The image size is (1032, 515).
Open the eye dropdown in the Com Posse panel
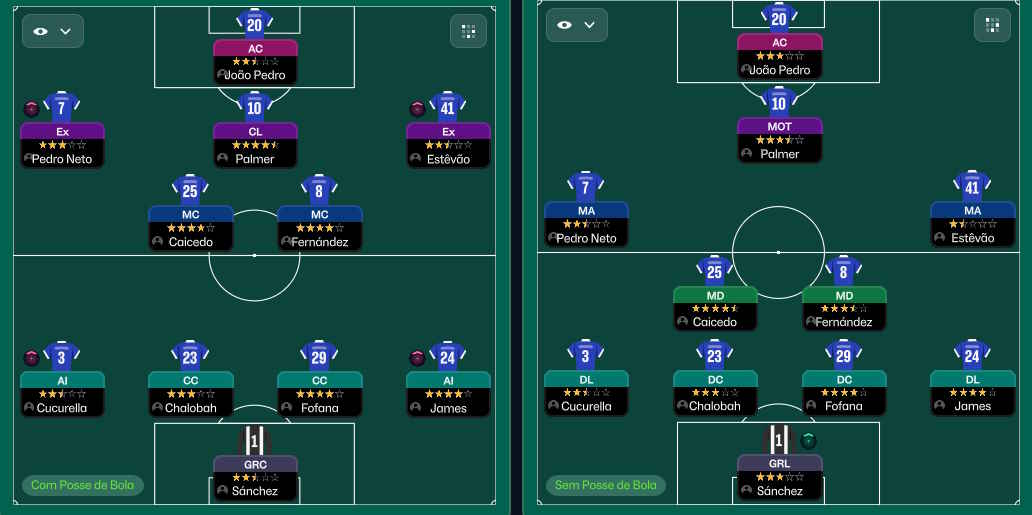[x=53, y=31]
